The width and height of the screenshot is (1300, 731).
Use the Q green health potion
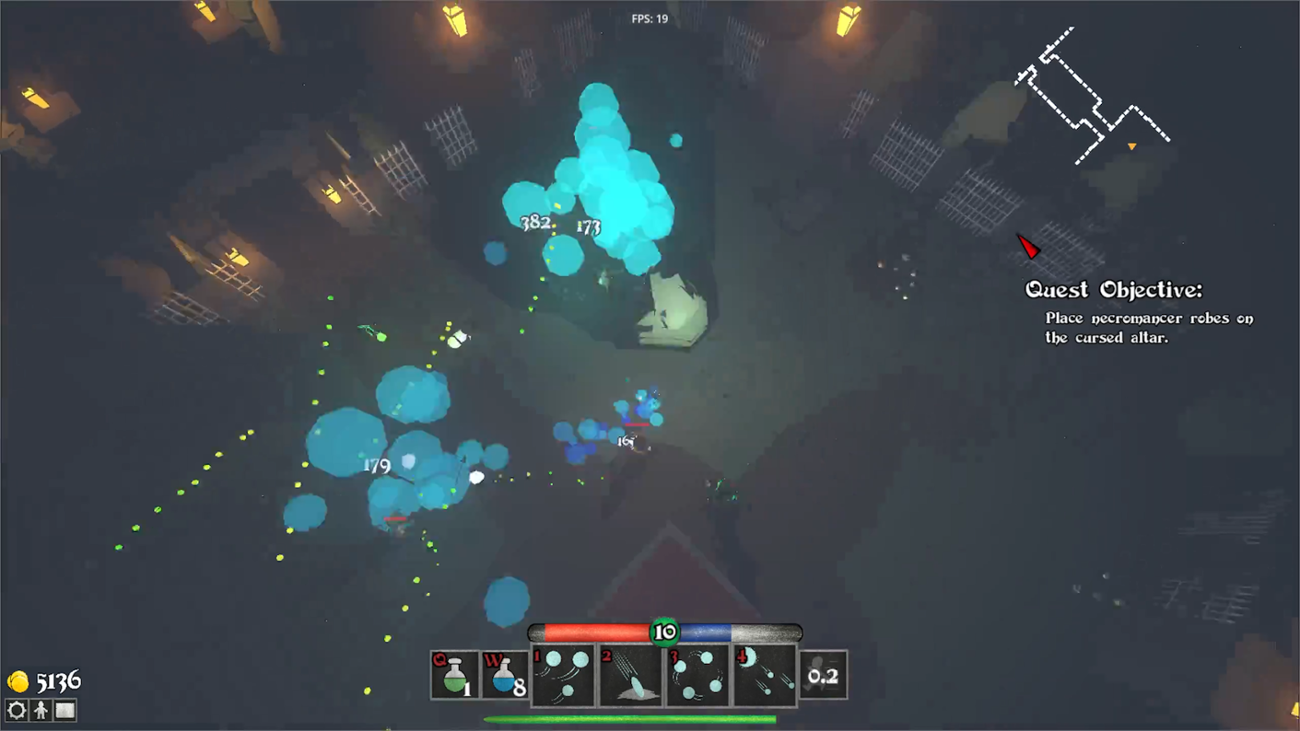pyautogui.click(x=455, y=676)
